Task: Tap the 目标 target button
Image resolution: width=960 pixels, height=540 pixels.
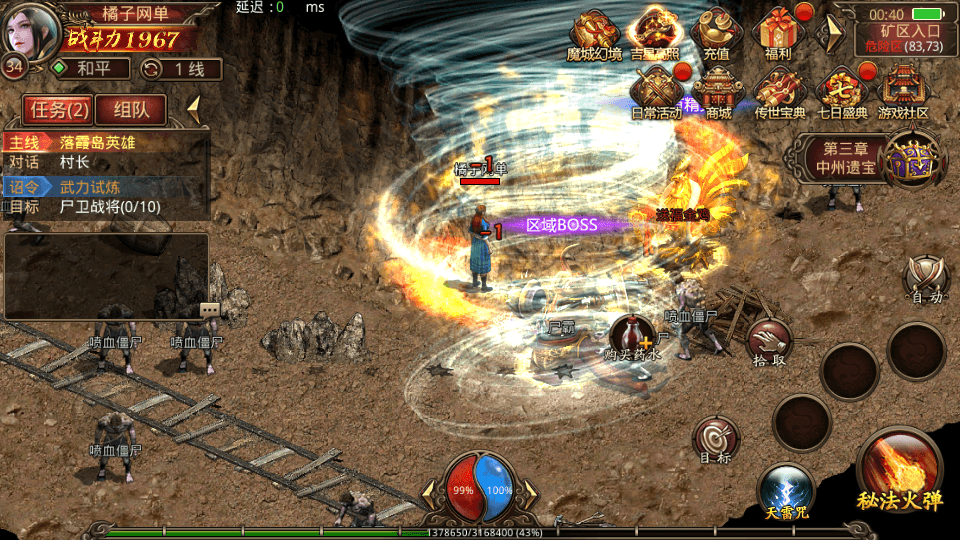Action: point(716,441)
